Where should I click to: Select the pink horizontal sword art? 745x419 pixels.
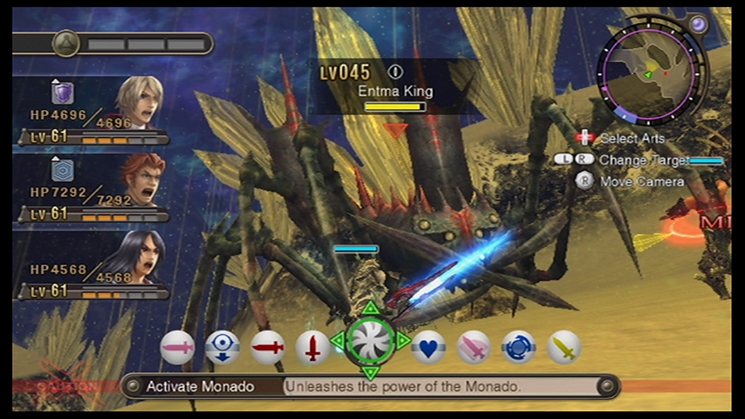tap(177, 347)
